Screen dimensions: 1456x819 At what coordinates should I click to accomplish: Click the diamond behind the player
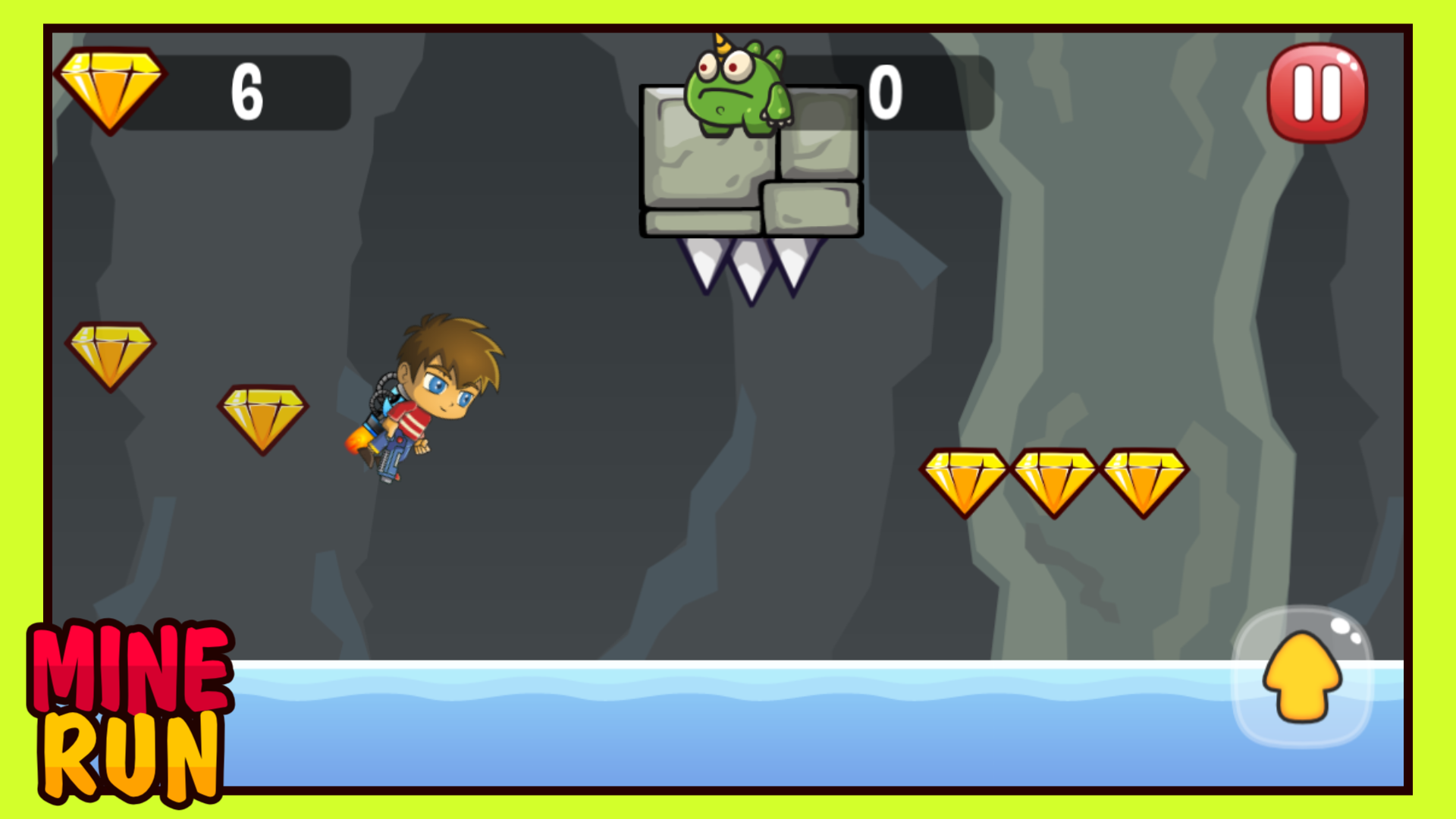point(264,416)
